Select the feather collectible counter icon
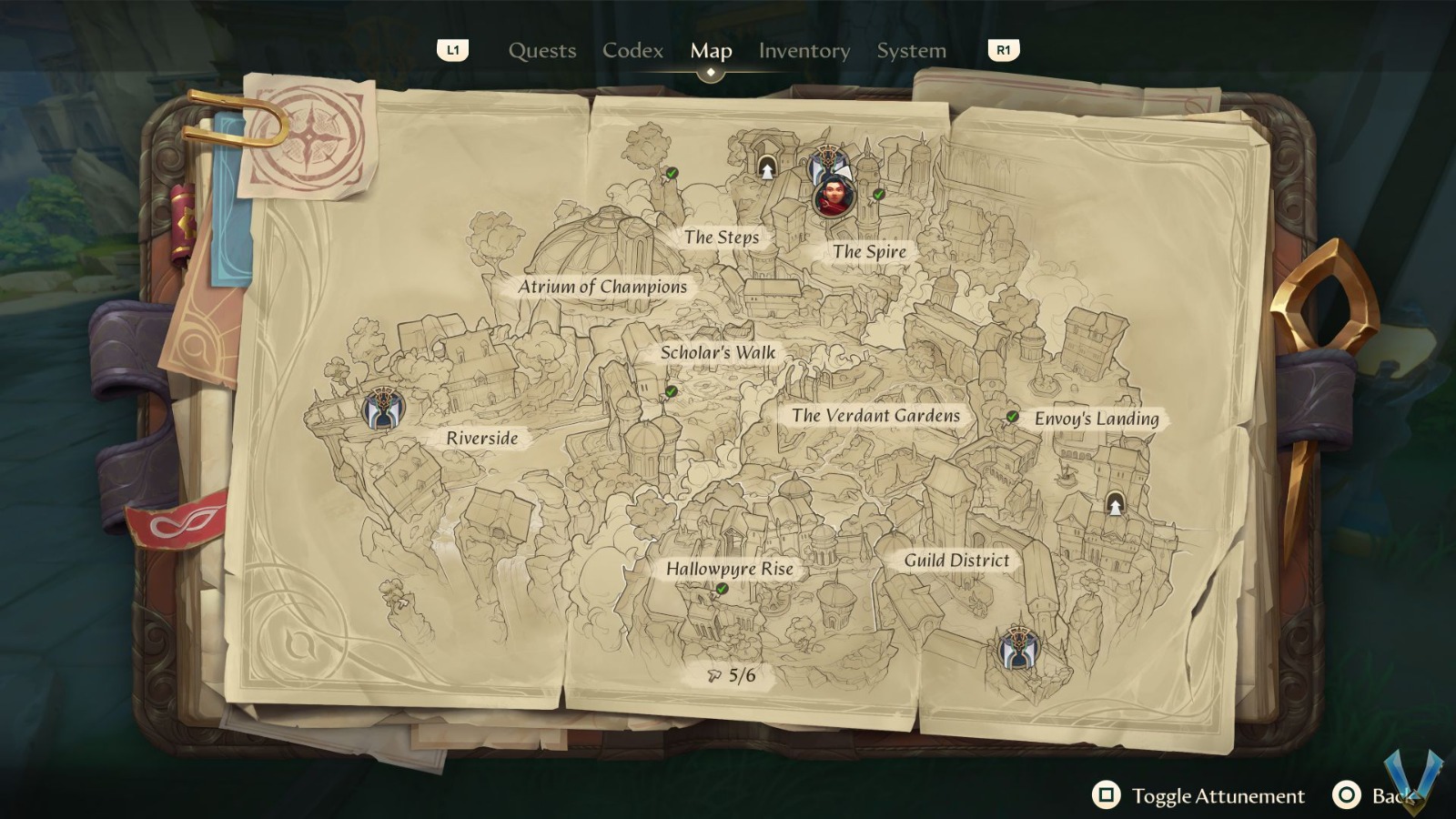Image resolution: width=1456 pixels, height=819 pixels. pos(713,675)
